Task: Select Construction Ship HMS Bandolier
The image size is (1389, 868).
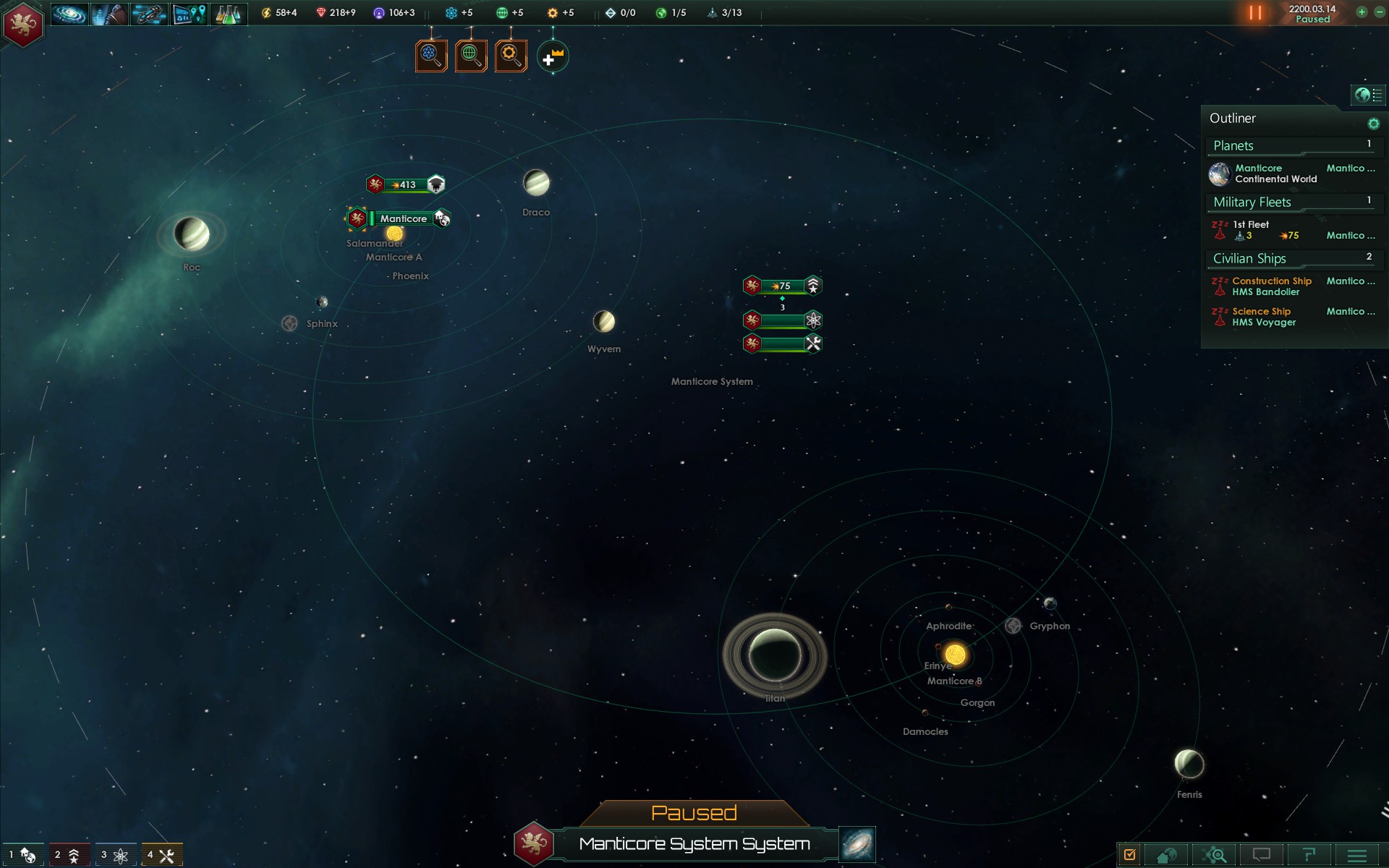Action: click(x=1272, y=286)
